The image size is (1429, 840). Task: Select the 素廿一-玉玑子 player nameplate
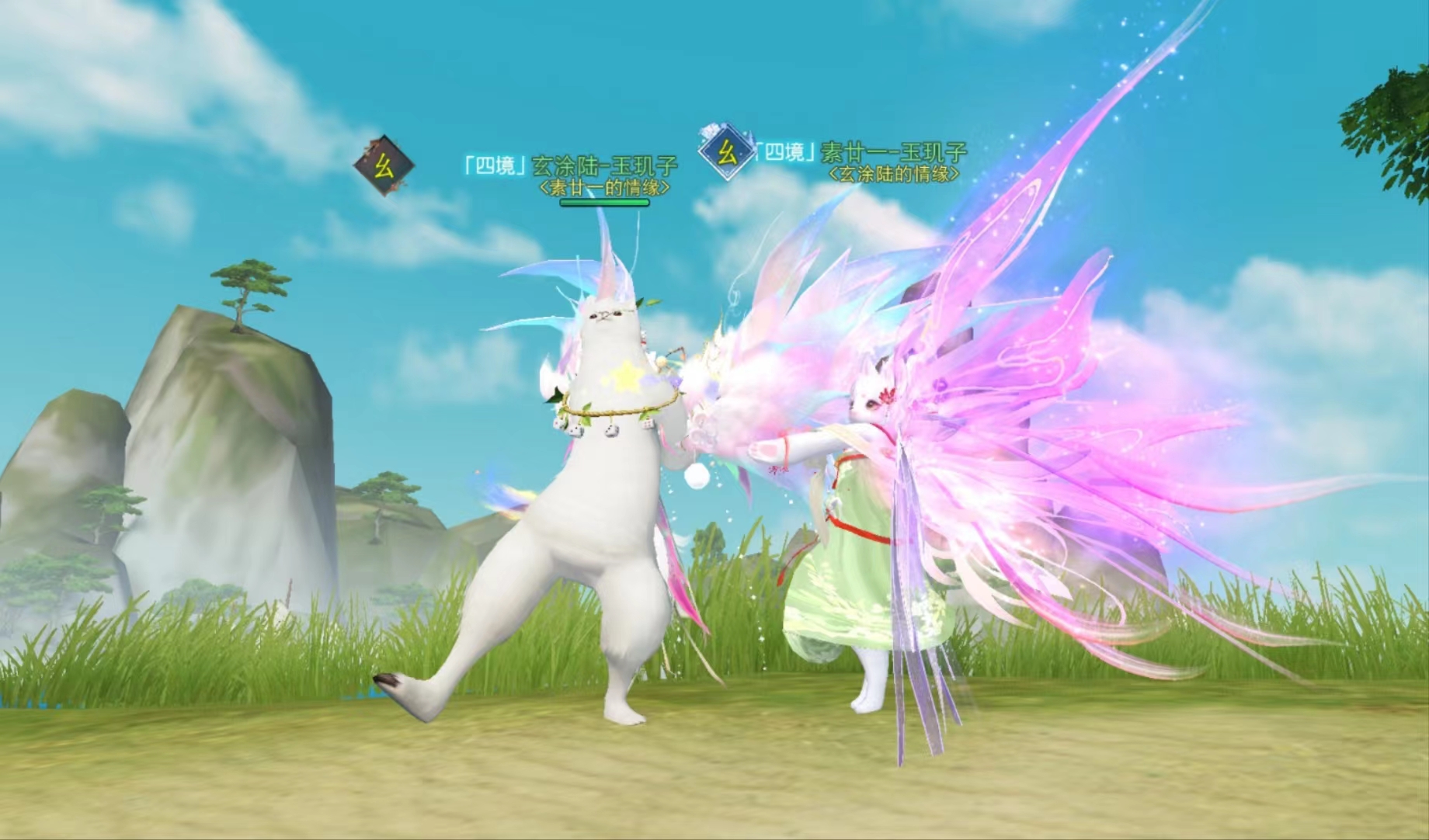point(861,152)
